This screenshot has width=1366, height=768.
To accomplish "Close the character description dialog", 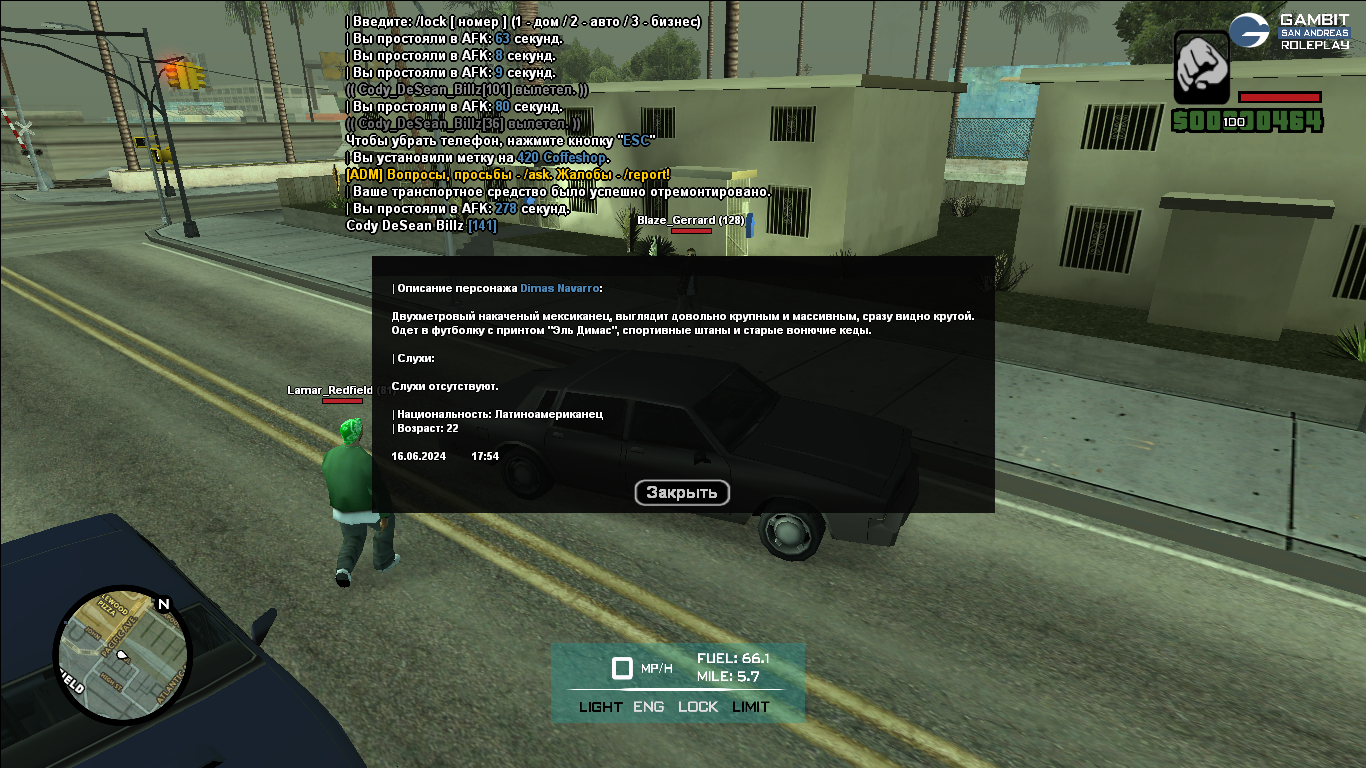I will tap(682, 493).
